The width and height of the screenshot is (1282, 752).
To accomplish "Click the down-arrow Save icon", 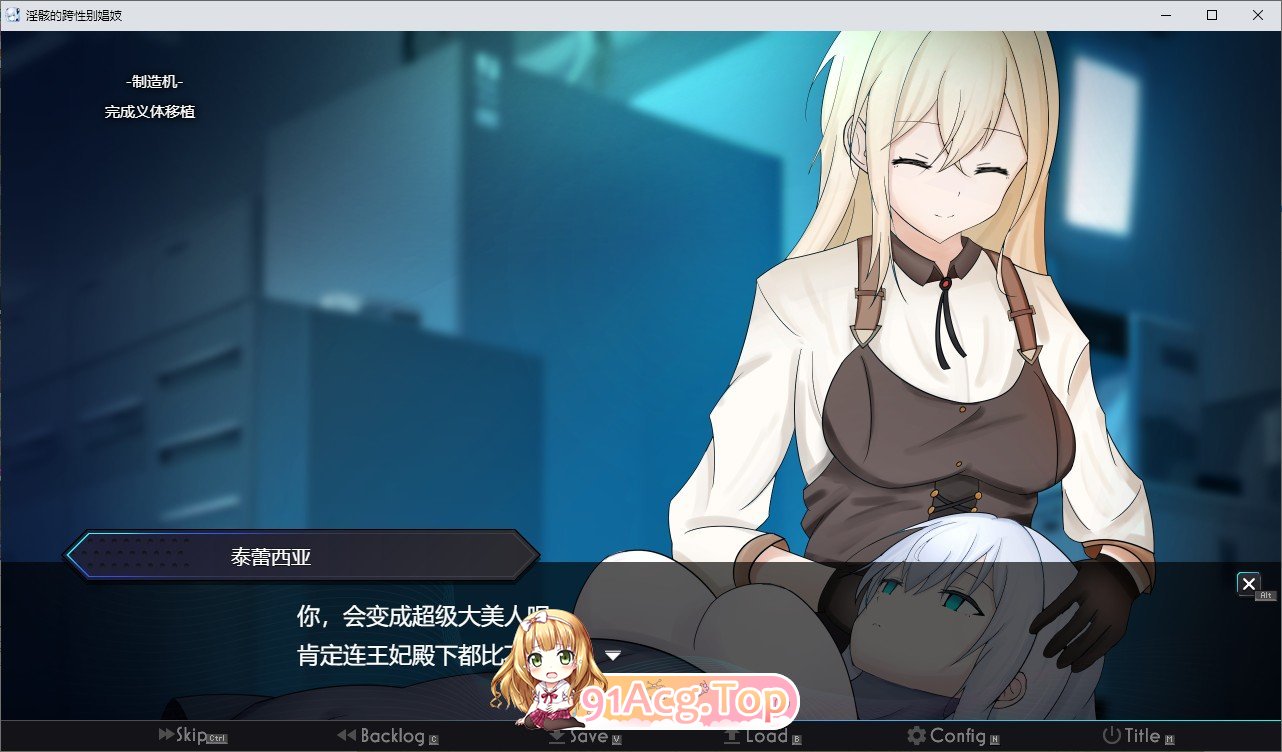I will click(556, 735).
